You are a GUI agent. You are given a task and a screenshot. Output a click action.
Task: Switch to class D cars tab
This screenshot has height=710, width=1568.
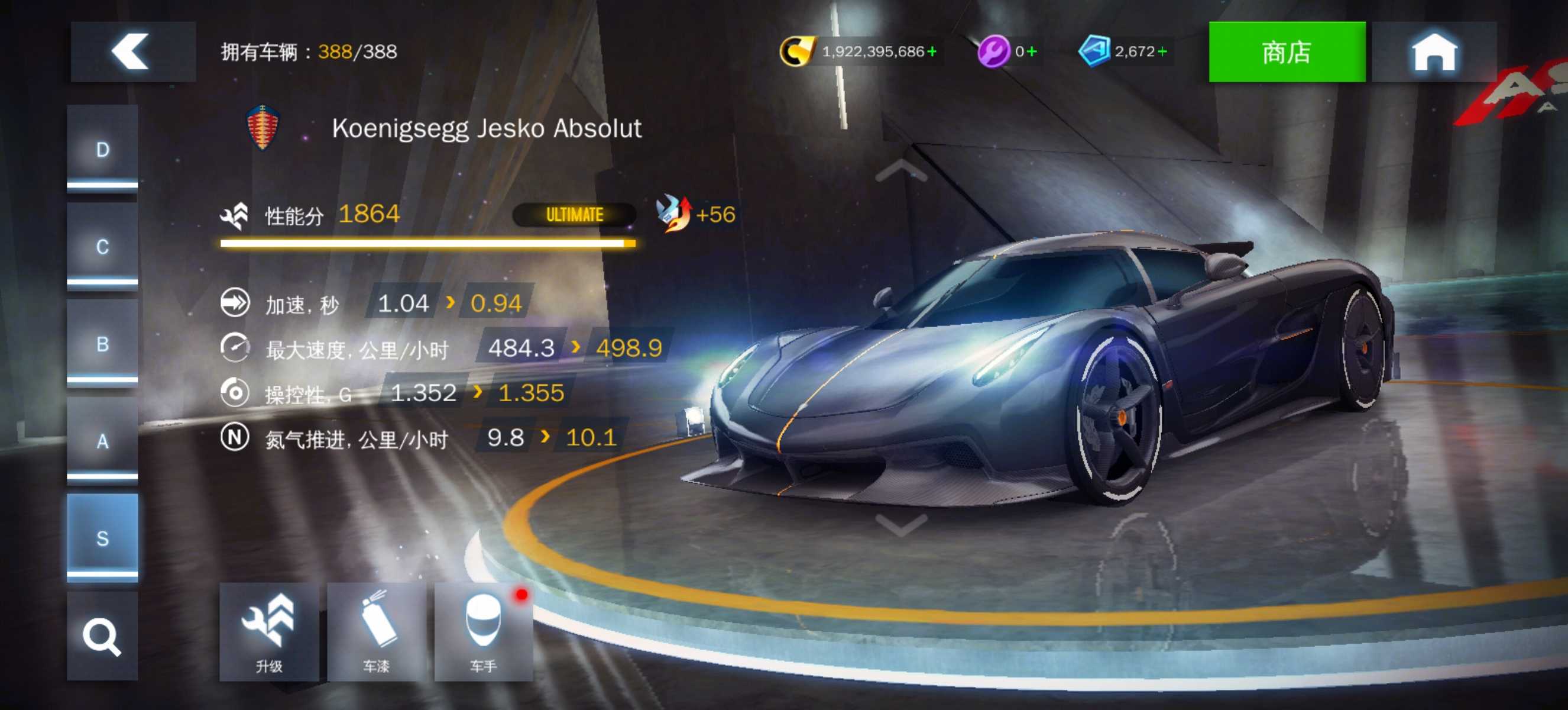pos(102,149)
